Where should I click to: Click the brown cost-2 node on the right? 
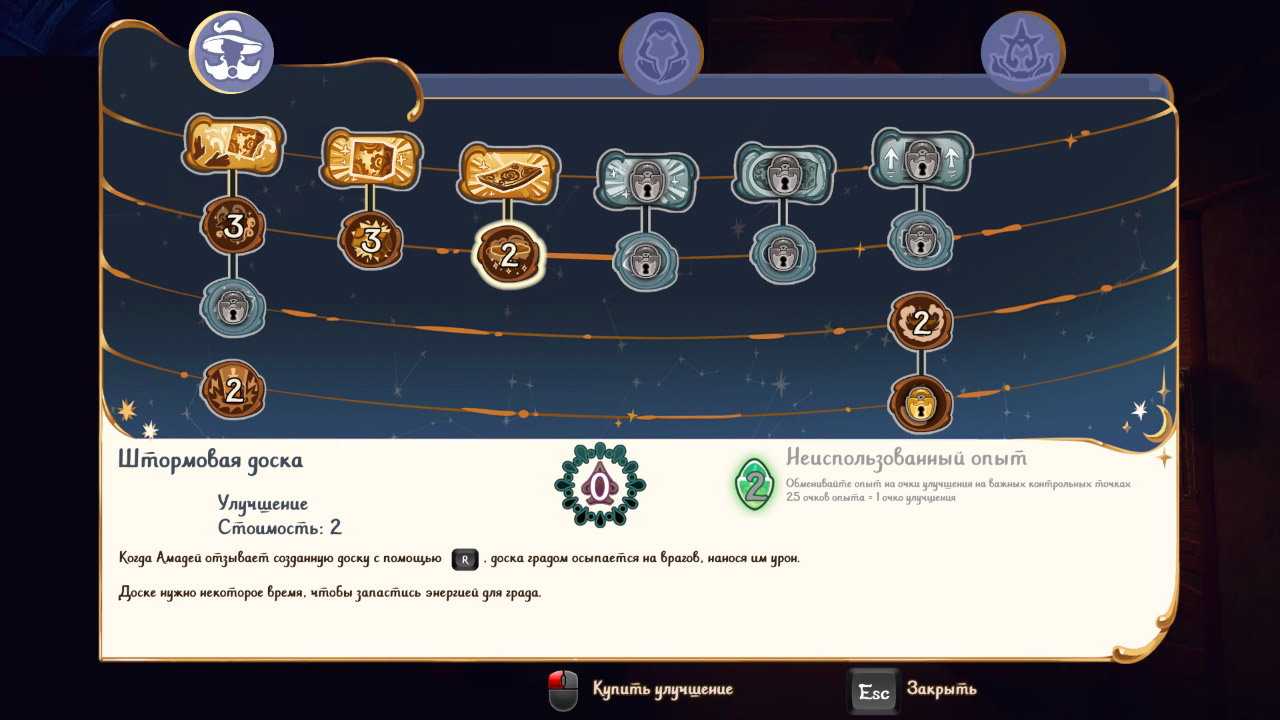tap(920, 322)
